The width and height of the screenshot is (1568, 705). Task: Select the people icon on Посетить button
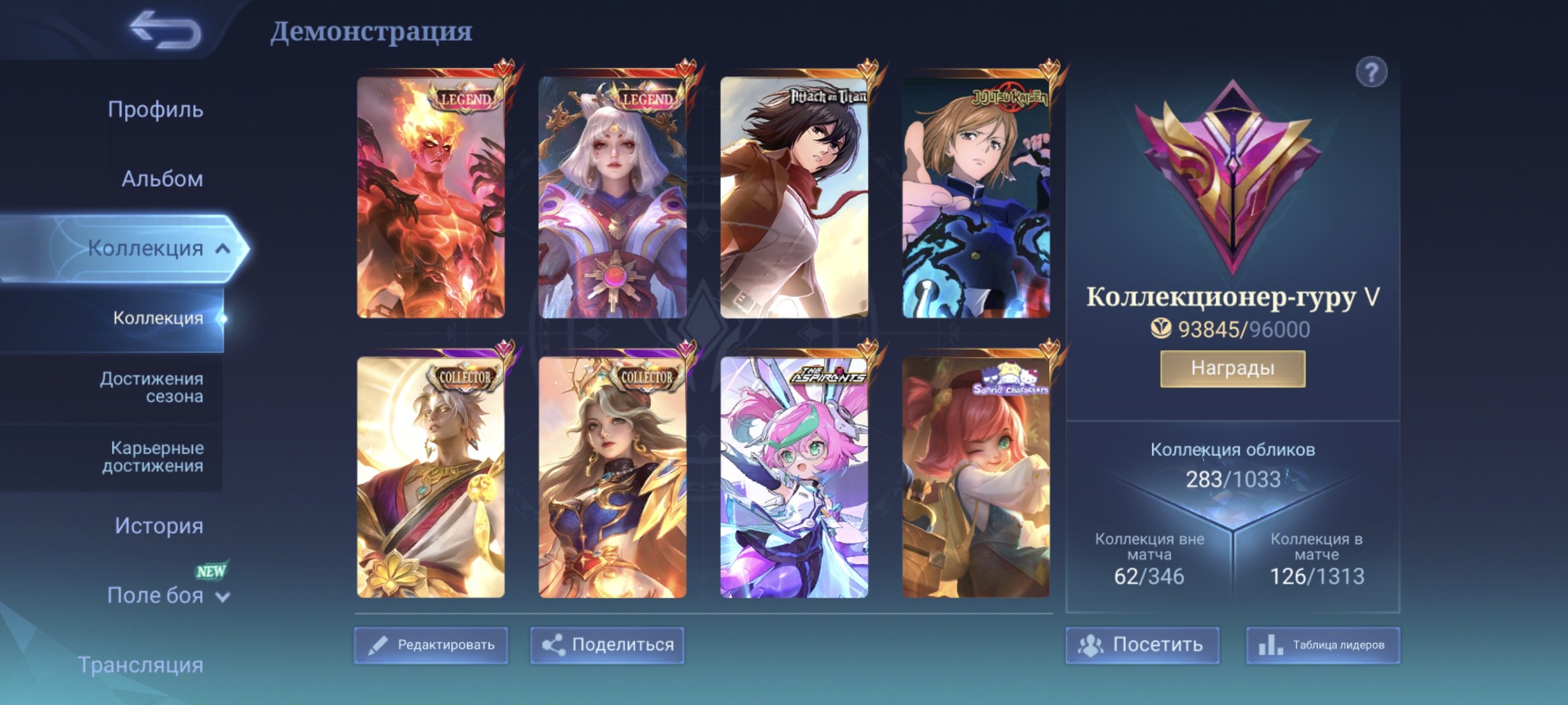click(1090, 645)
